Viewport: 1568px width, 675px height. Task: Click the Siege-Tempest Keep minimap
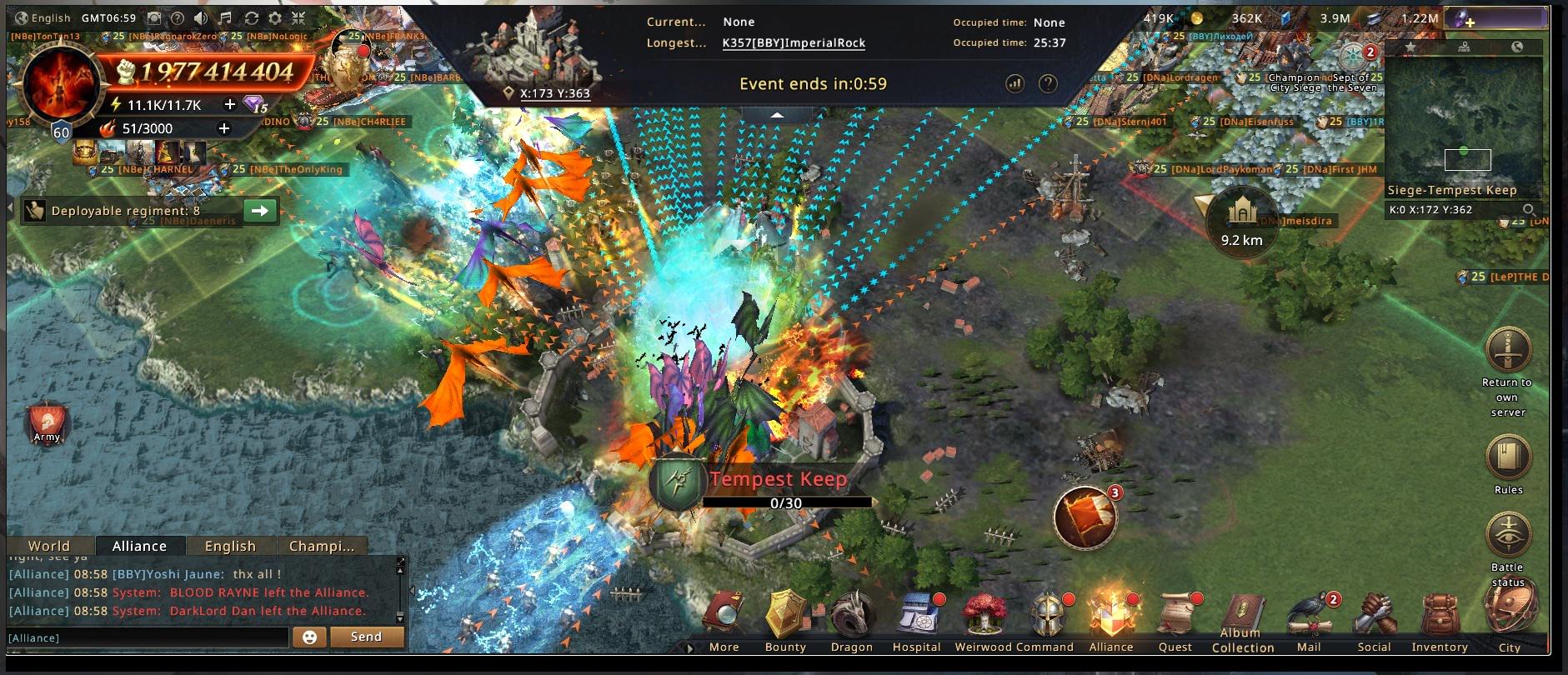[x=1463, y=125]
